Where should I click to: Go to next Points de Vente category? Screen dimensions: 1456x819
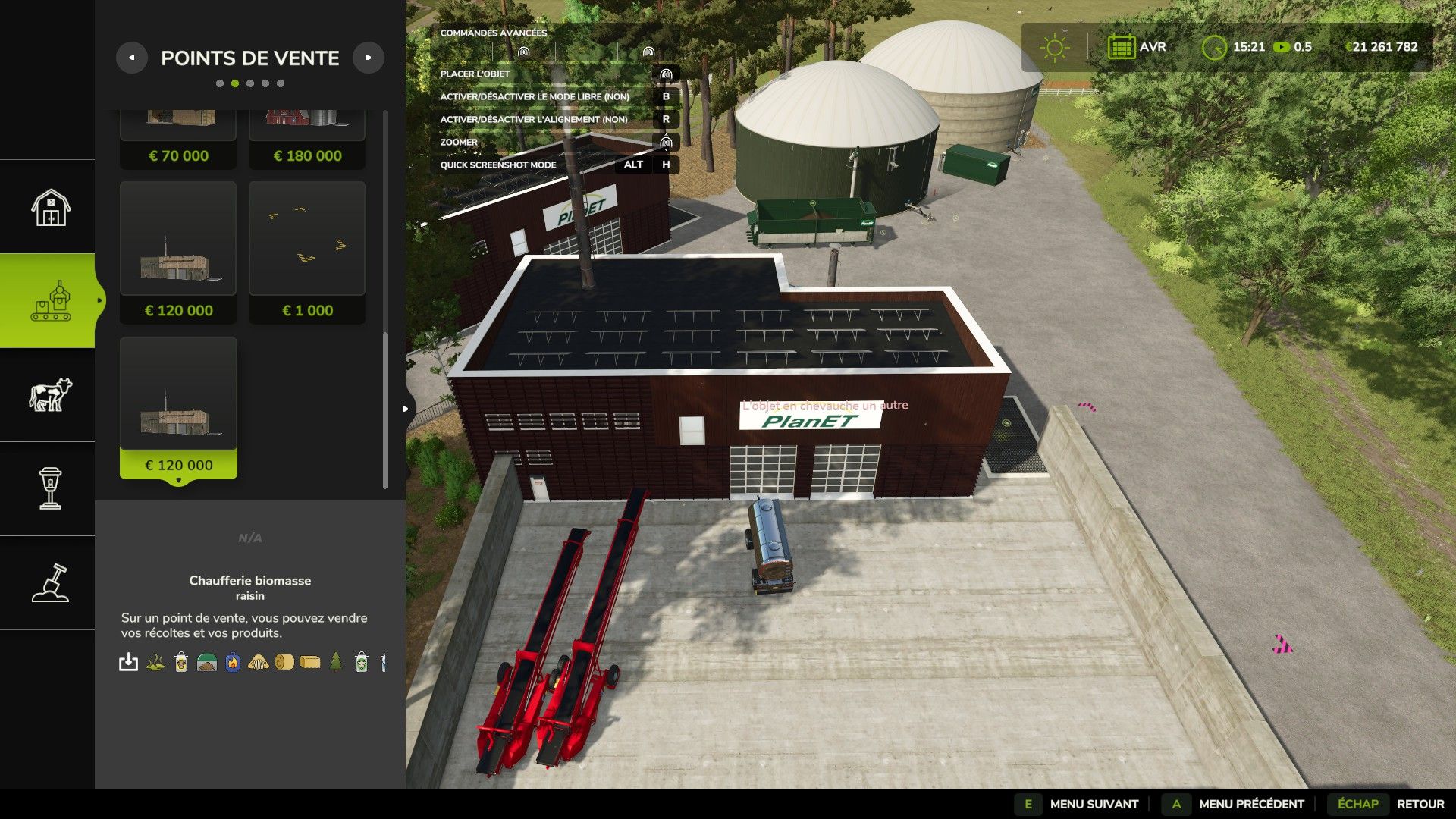[369, 58]
